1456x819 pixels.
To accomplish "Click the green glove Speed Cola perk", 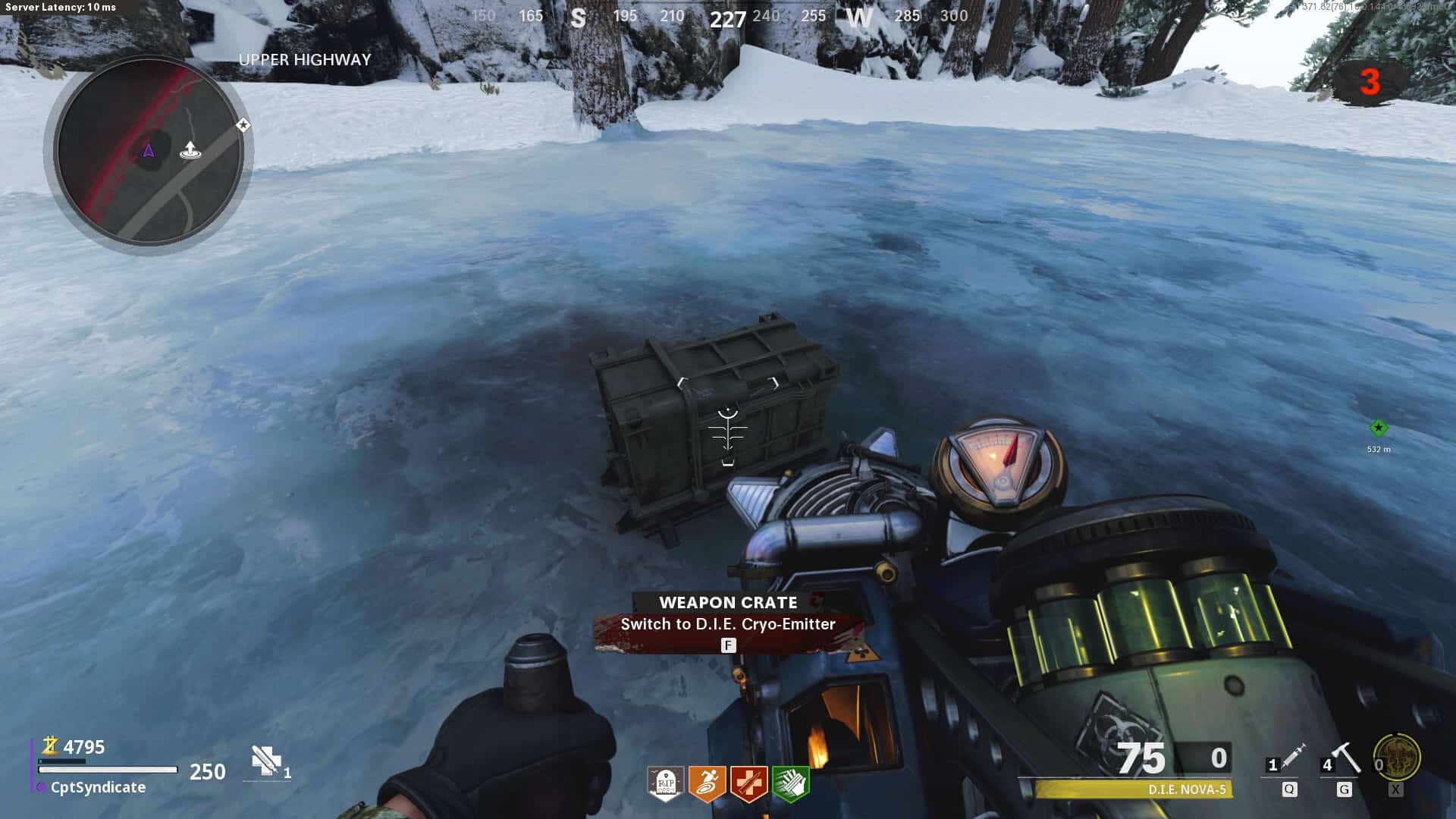I will click(790, 783).
